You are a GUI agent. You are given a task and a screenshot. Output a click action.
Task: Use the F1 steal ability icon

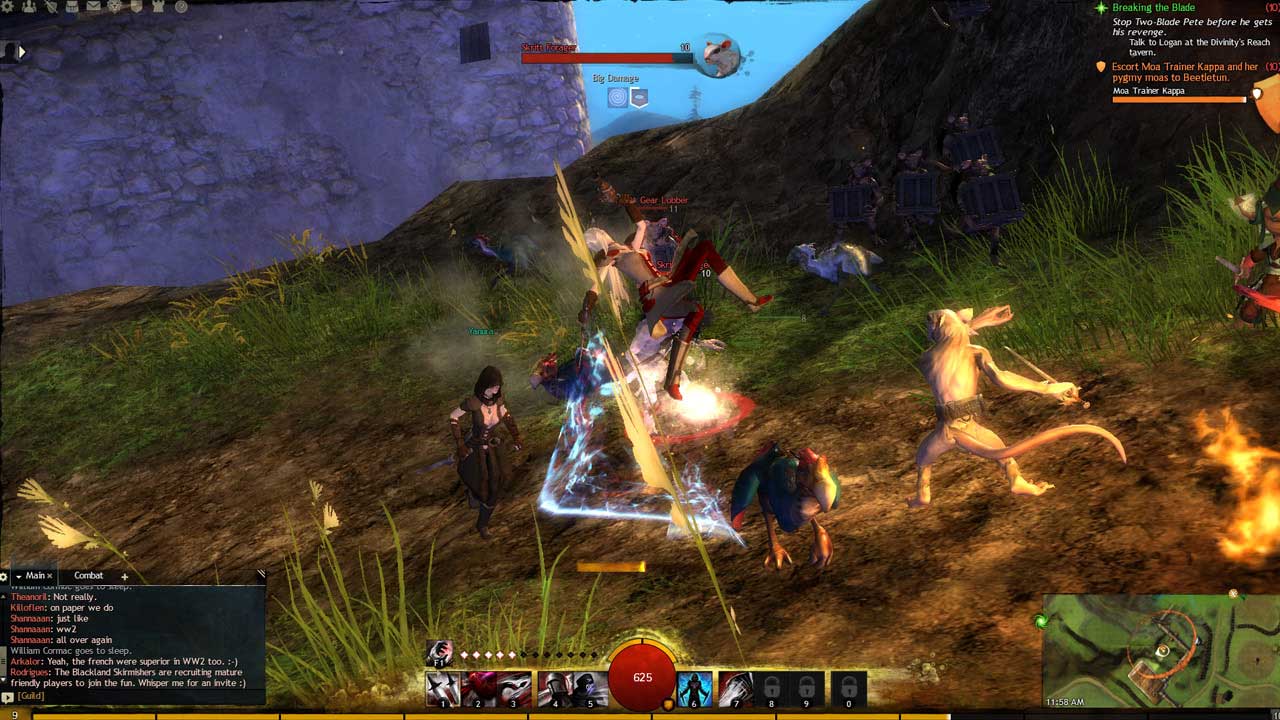(x=438, y=653)
